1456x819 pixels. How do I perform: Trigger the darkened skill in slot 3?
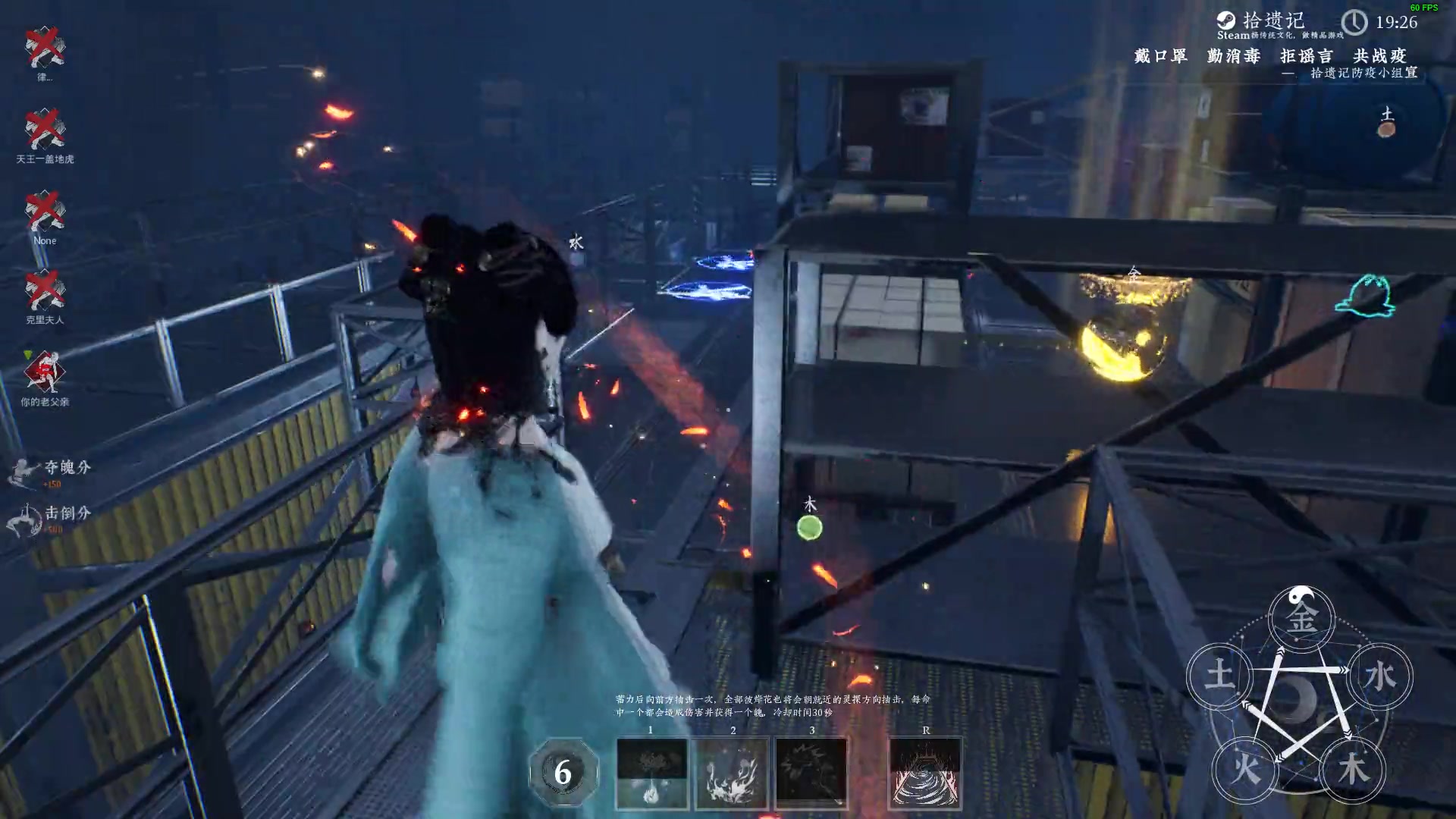pyautogui.click(x=811, y=773)
